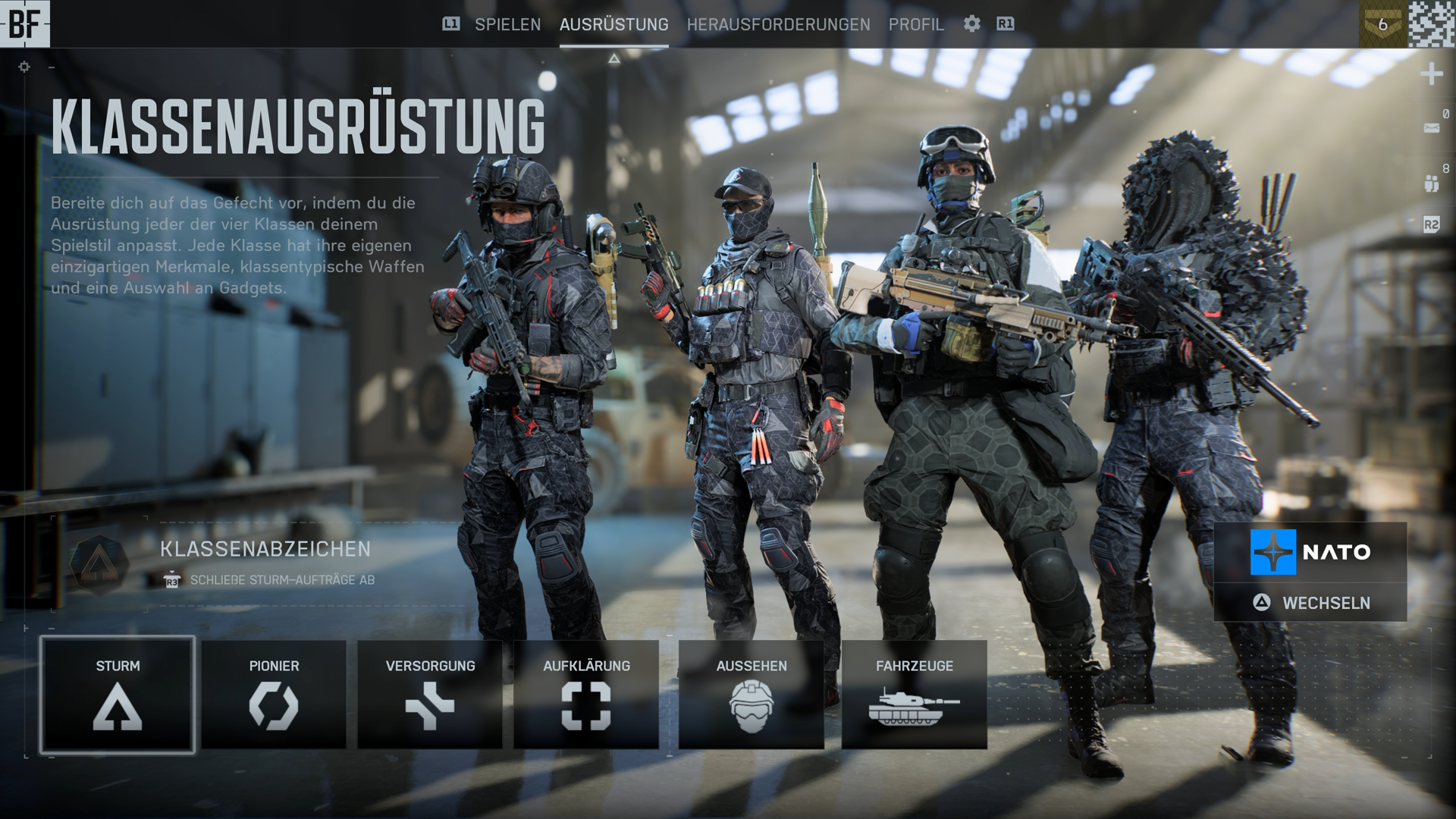
Task: Open the player rank badge
Action: [x=1382, y=24]
